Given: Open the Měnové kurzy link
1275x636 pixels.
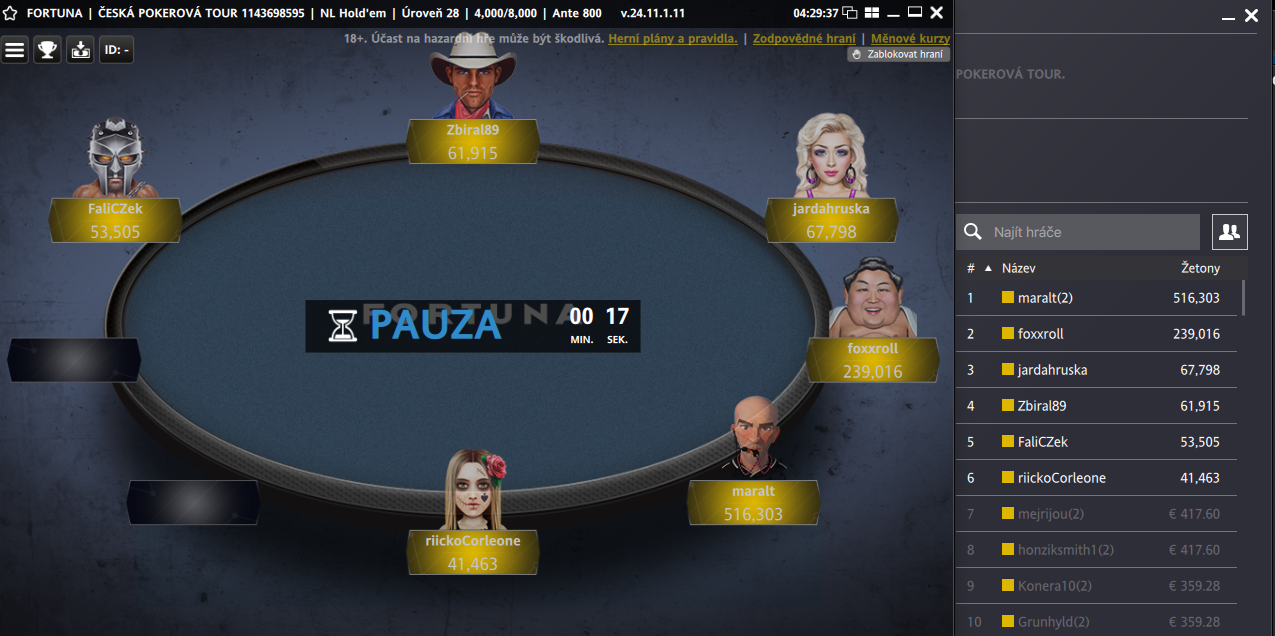Looking at the screenshot, I should point(910,39).
